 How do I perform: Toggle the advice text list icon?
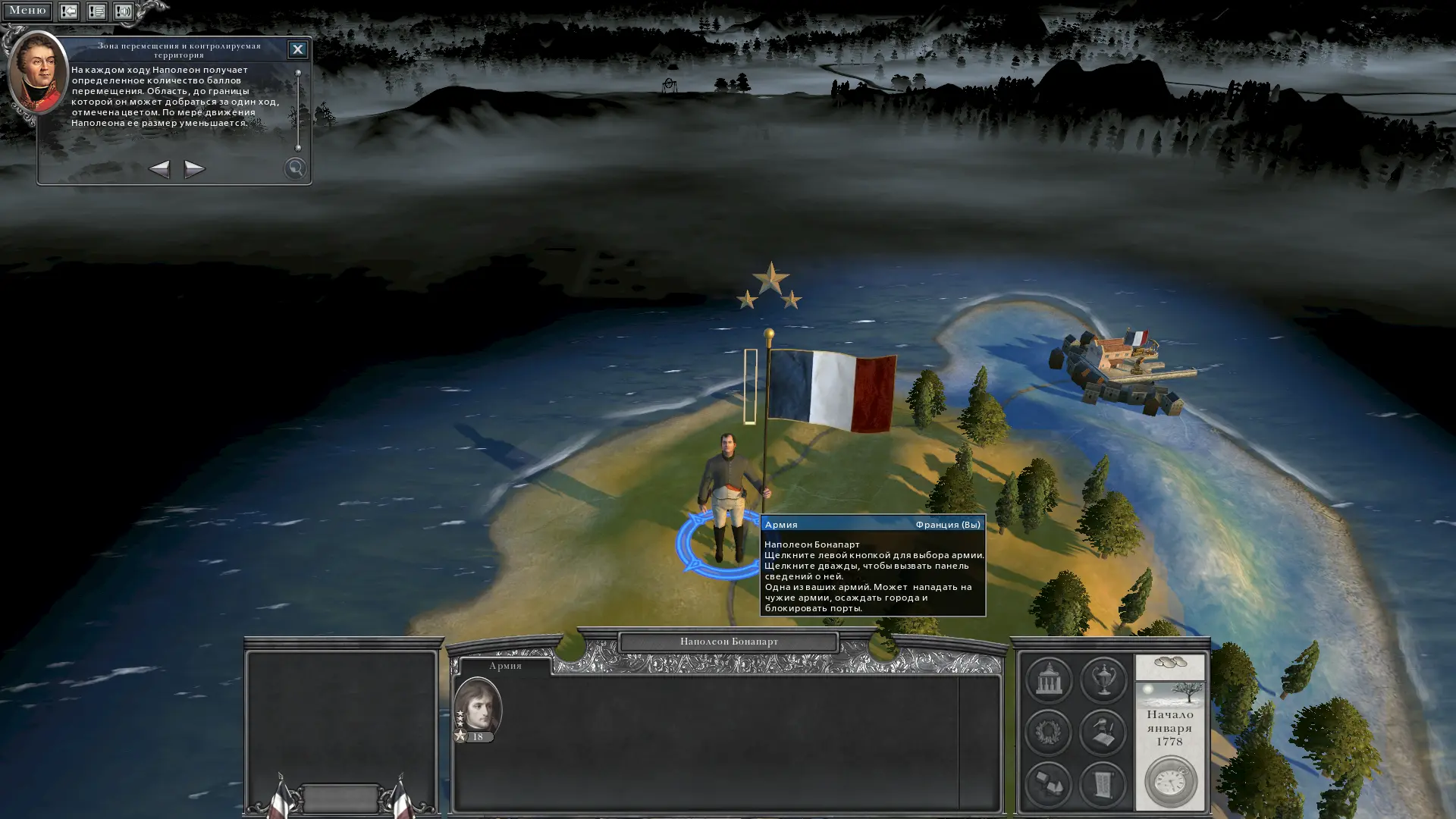96,11
